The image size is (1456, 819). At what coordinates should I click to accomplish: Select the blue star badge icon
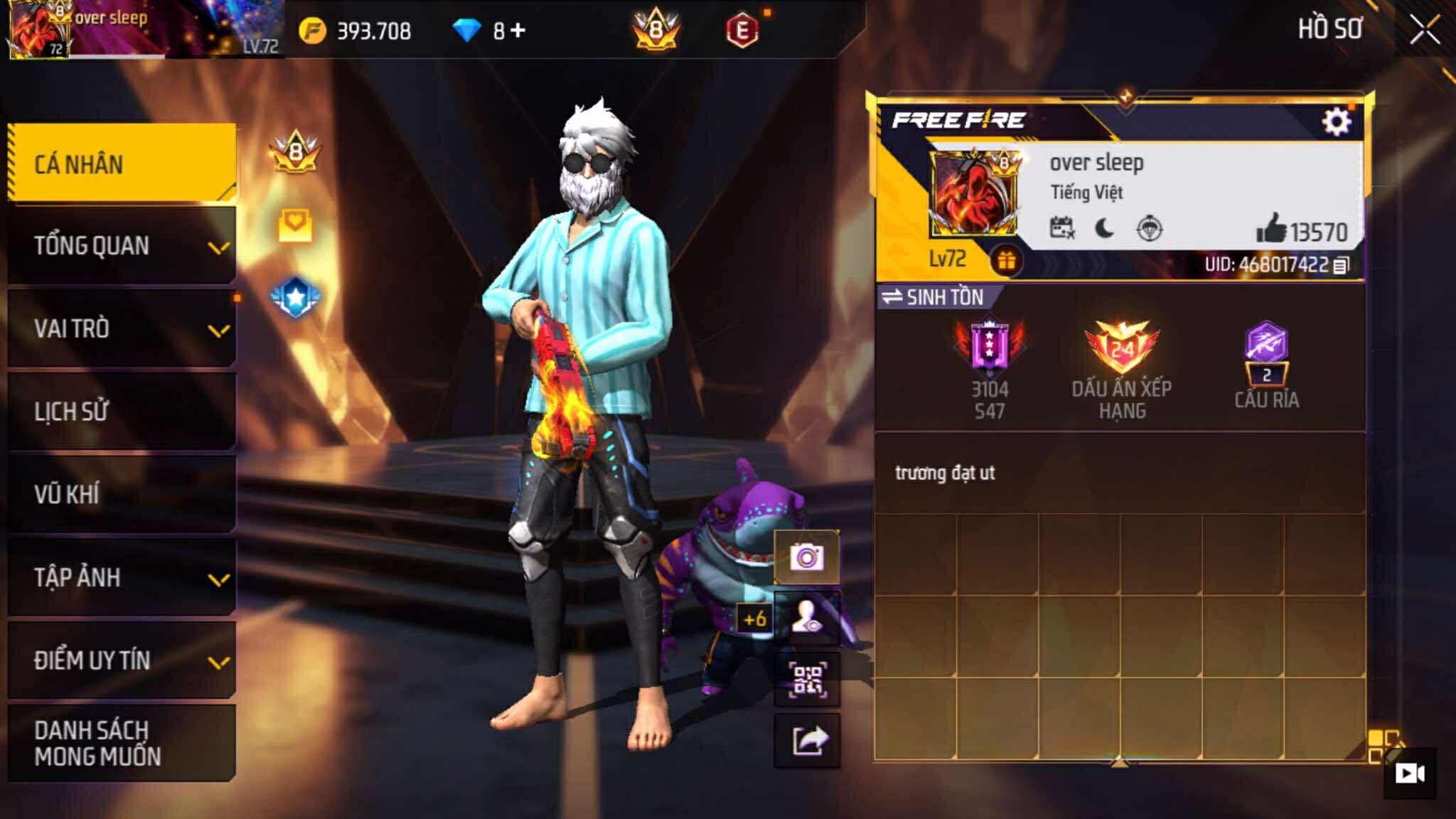296,297
